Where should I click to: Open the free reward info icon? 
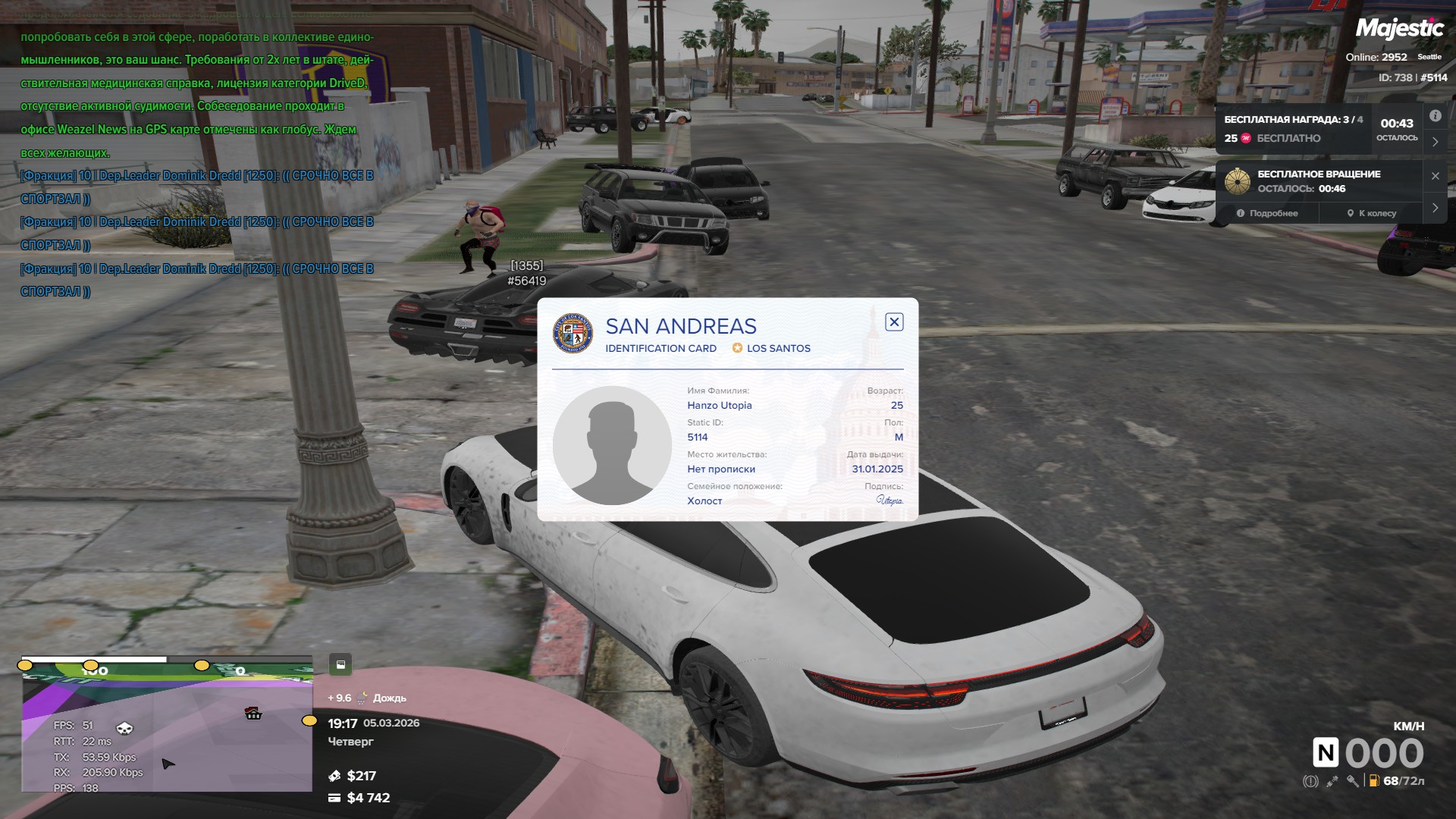coord(1435,116)
